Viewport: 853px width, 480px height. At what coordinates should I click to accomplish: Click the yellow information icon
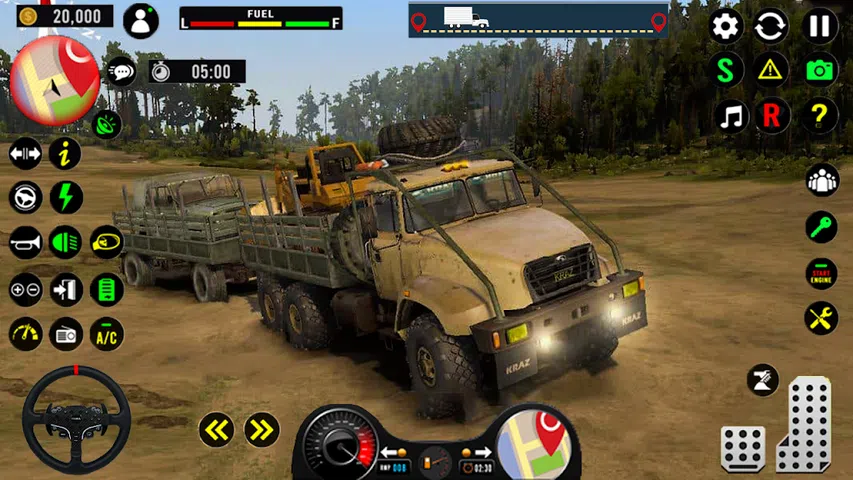66,153
